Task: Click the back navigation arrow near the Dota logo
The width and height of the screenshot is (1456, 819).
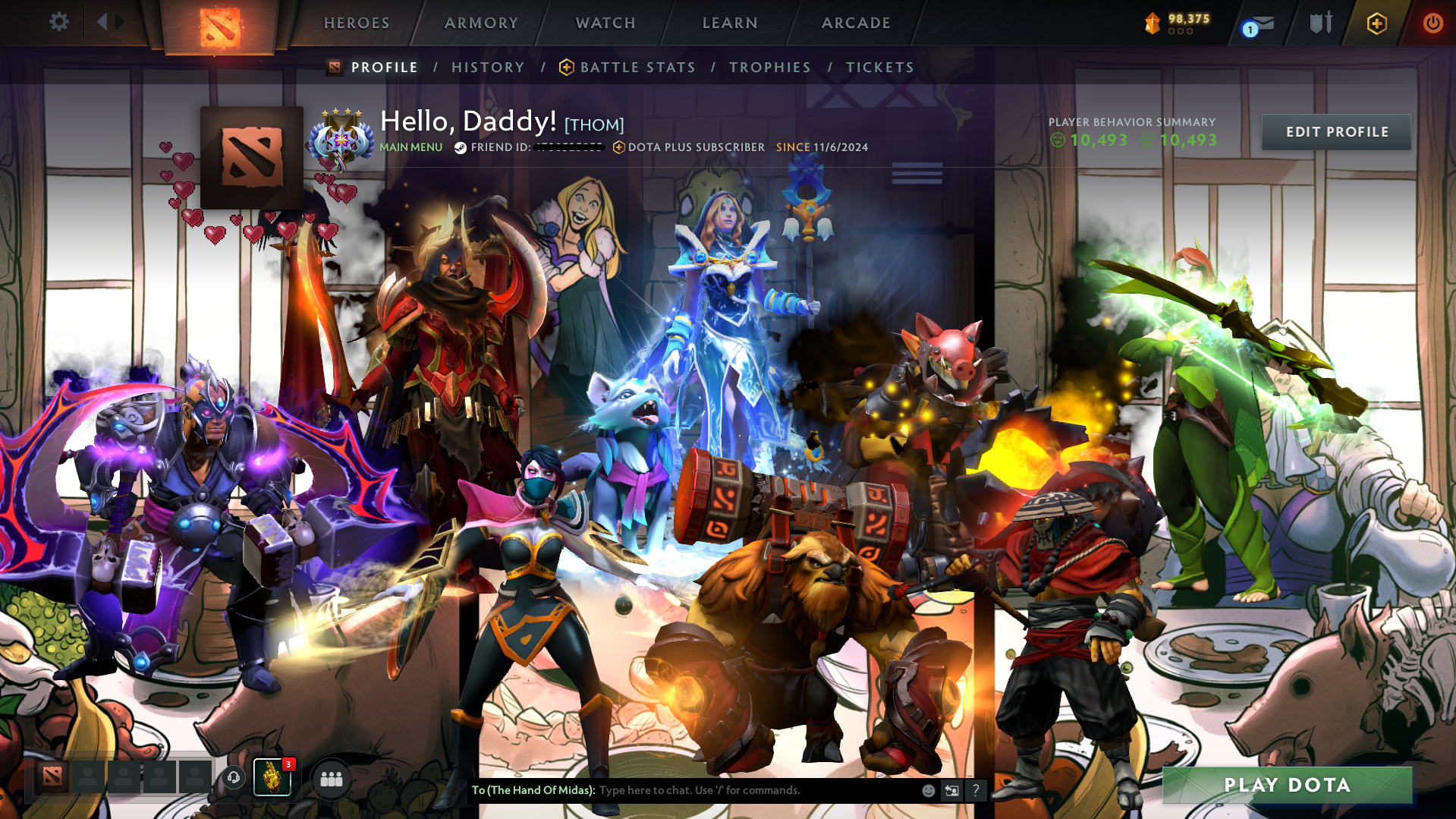Action: (x=104, y=21)
